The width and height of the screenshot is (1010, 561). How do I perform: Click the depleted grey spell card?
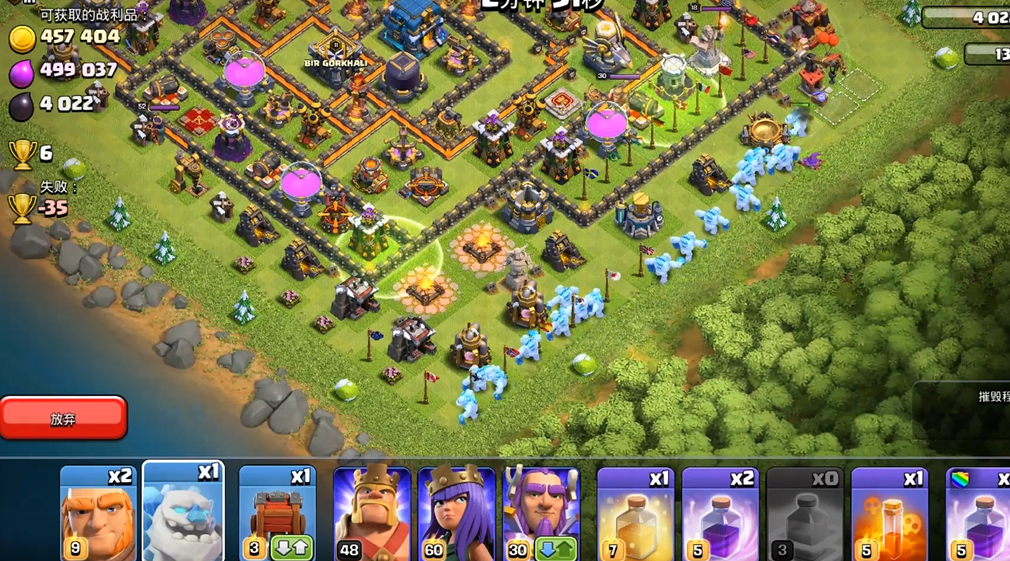pos(805,514)
